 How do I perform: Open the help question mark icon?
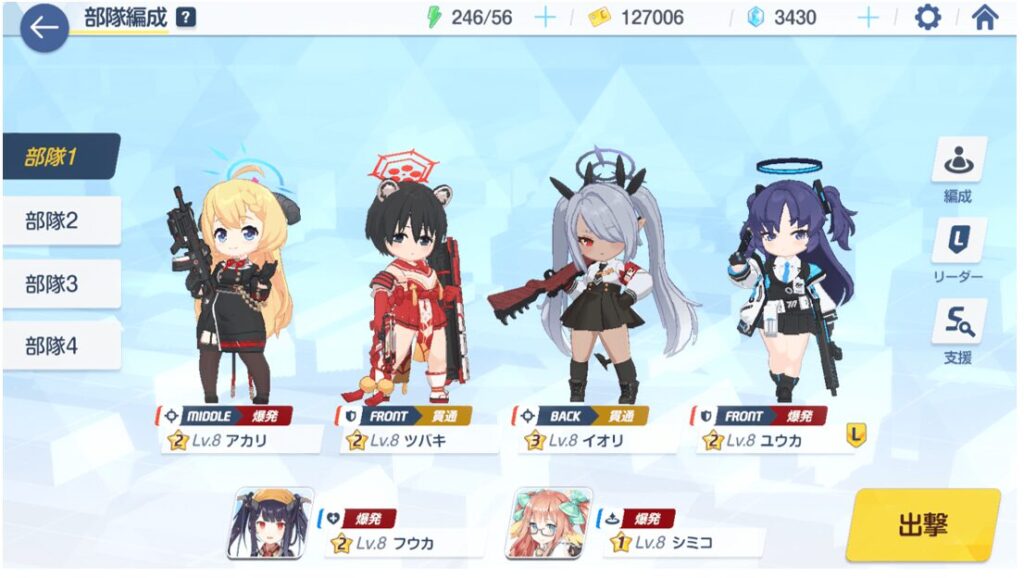[186, 17]
